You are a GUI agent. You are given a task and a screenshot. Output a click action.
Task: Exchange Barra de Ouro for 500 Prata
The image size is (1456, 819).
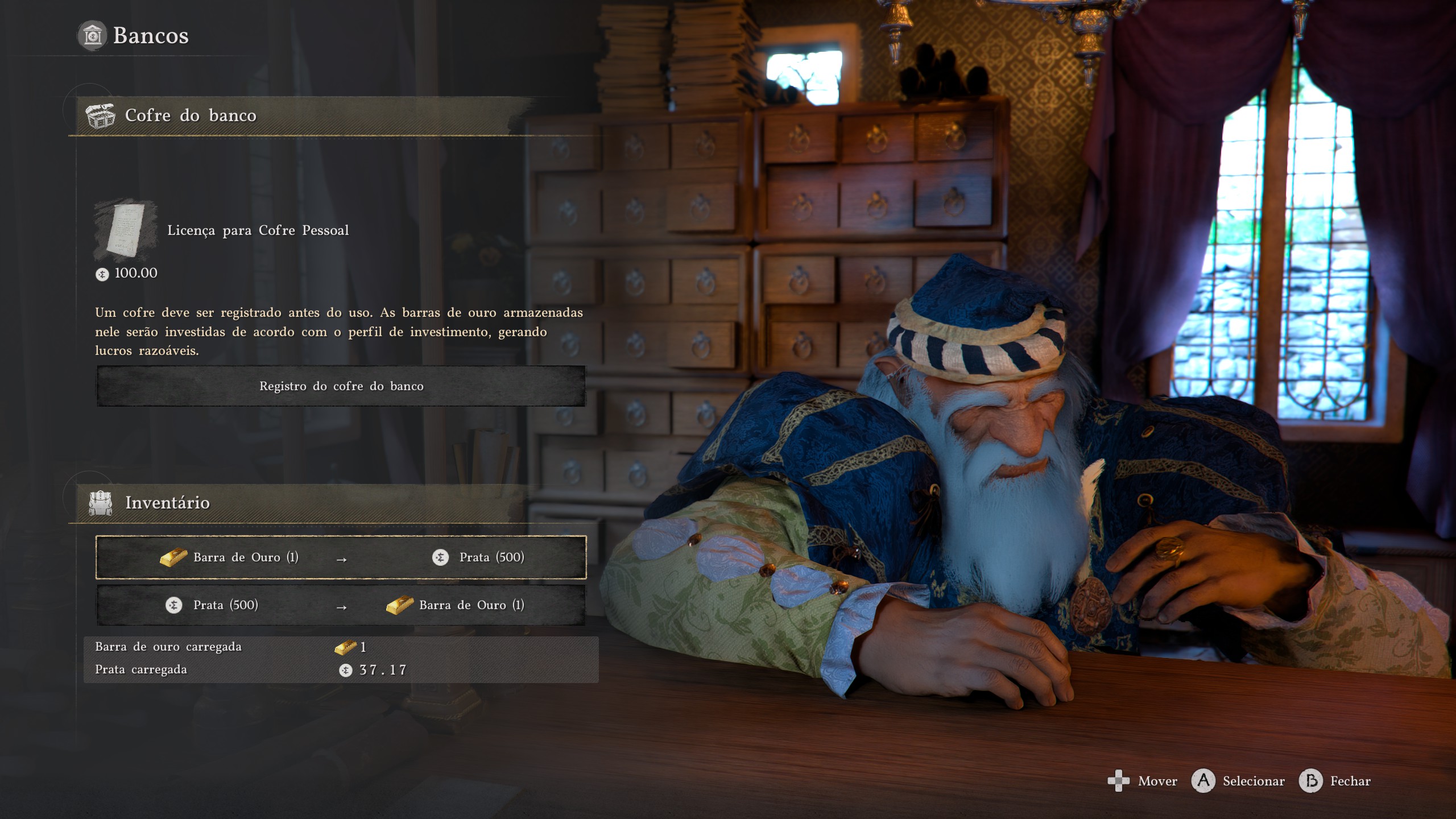(x=341, y=557)
